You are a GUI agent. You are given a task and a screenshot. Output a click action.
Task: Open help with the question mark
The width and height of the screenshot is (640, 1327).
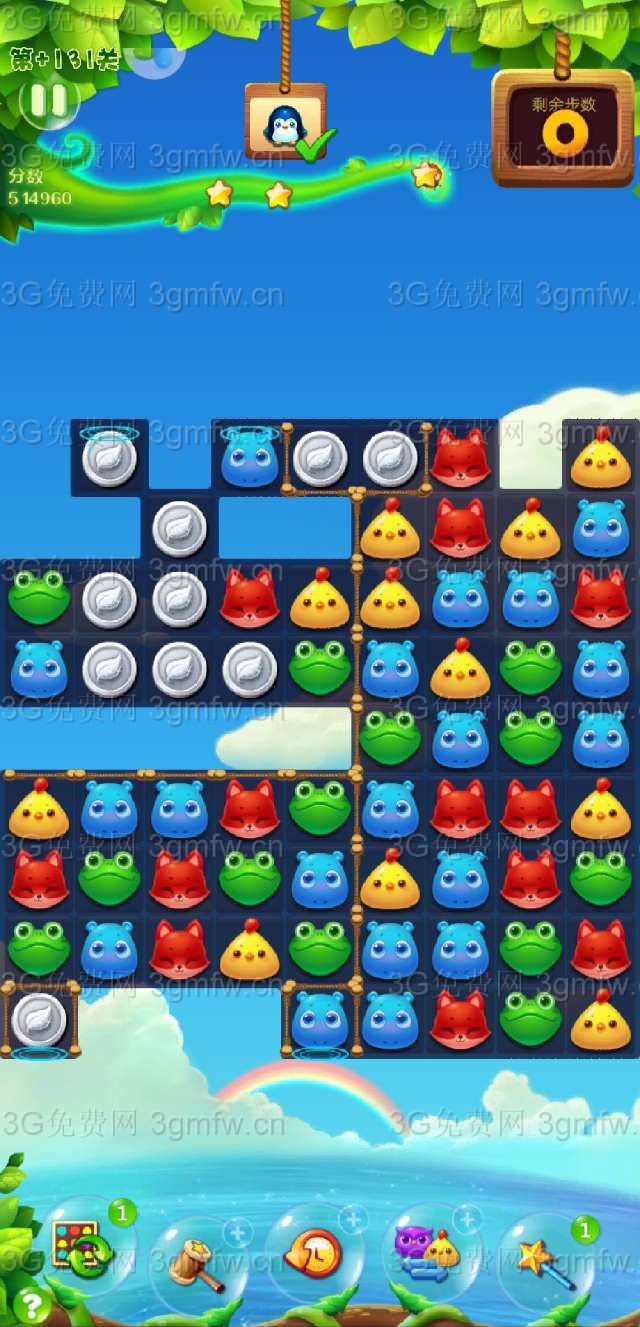[31, 1304]
